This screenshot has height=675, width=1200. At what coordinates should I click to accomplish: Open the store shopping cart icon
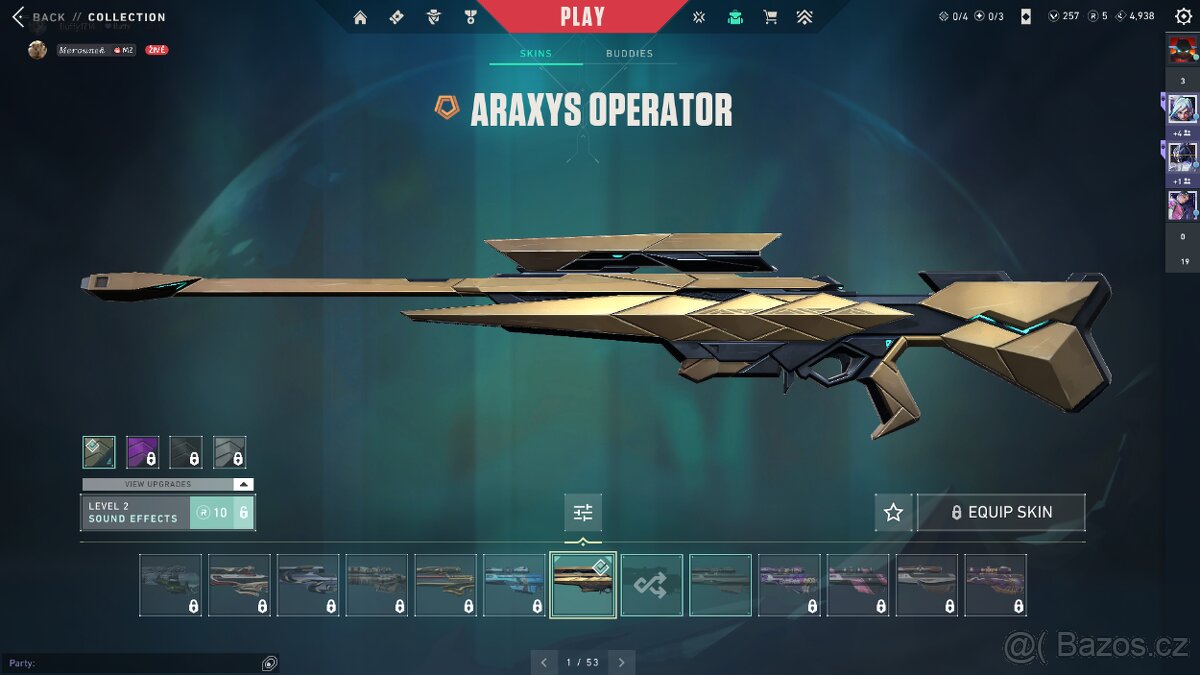[x=770, y=17]
